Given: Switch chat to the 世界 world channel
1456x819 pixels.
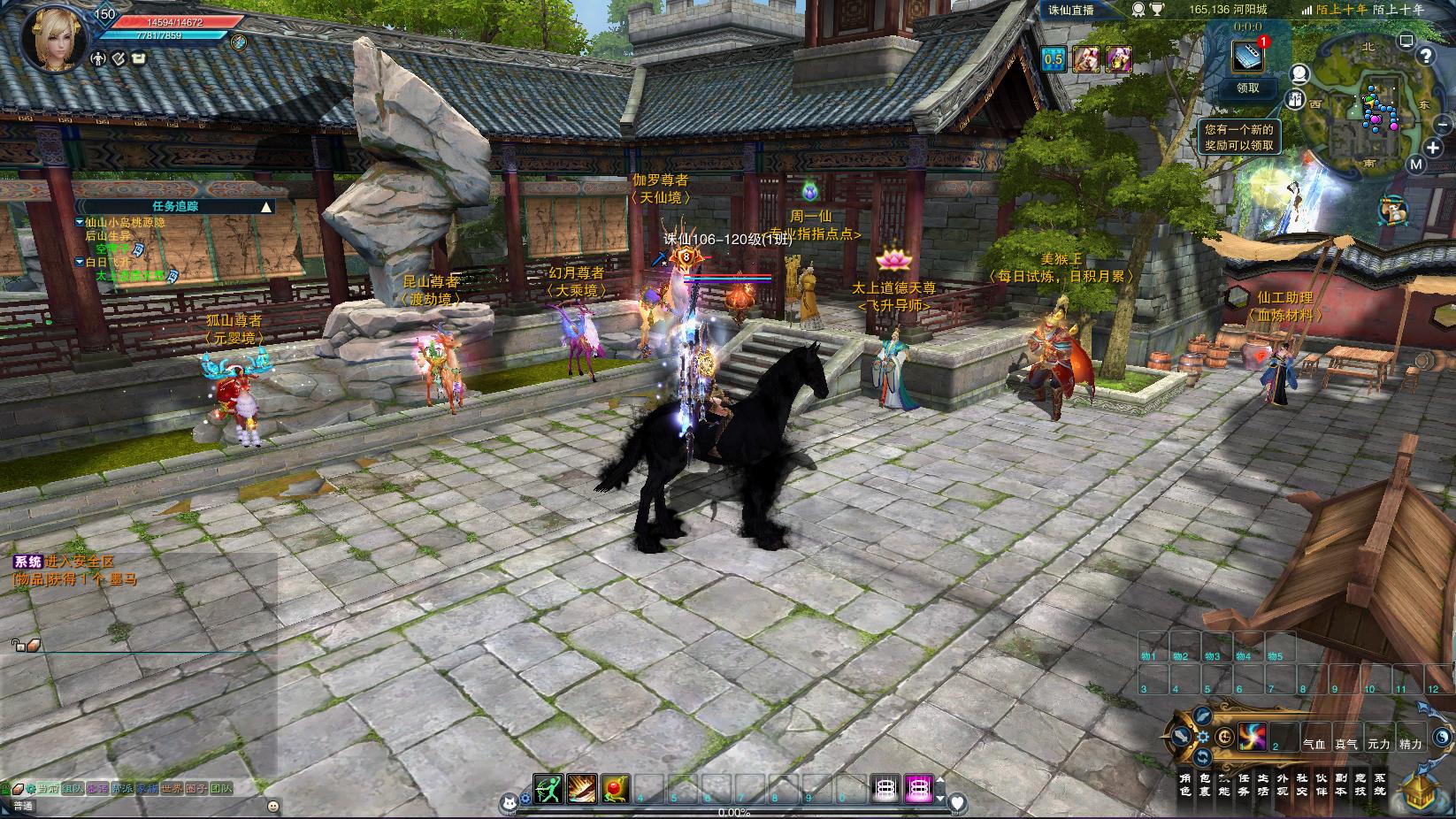Looking at the screenshot, I should (x=171, y=787).
